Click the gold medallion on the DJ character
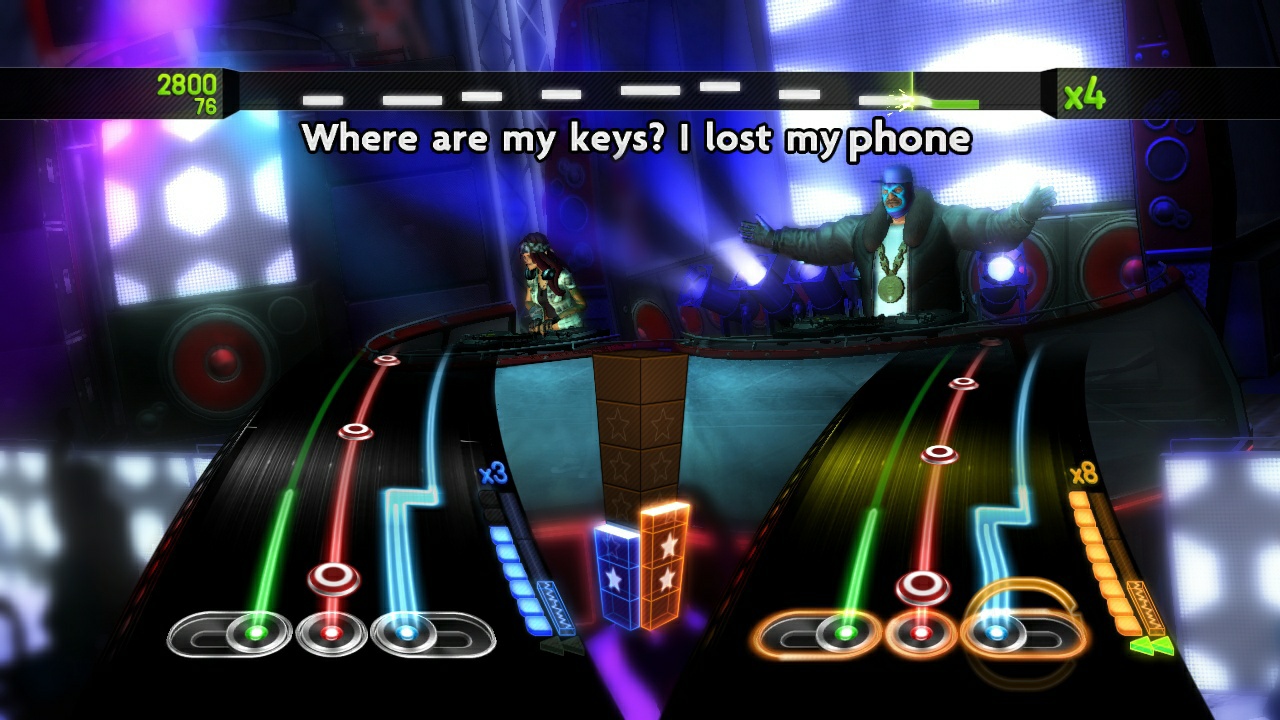The image size is (1280, 720). [893, 292]
